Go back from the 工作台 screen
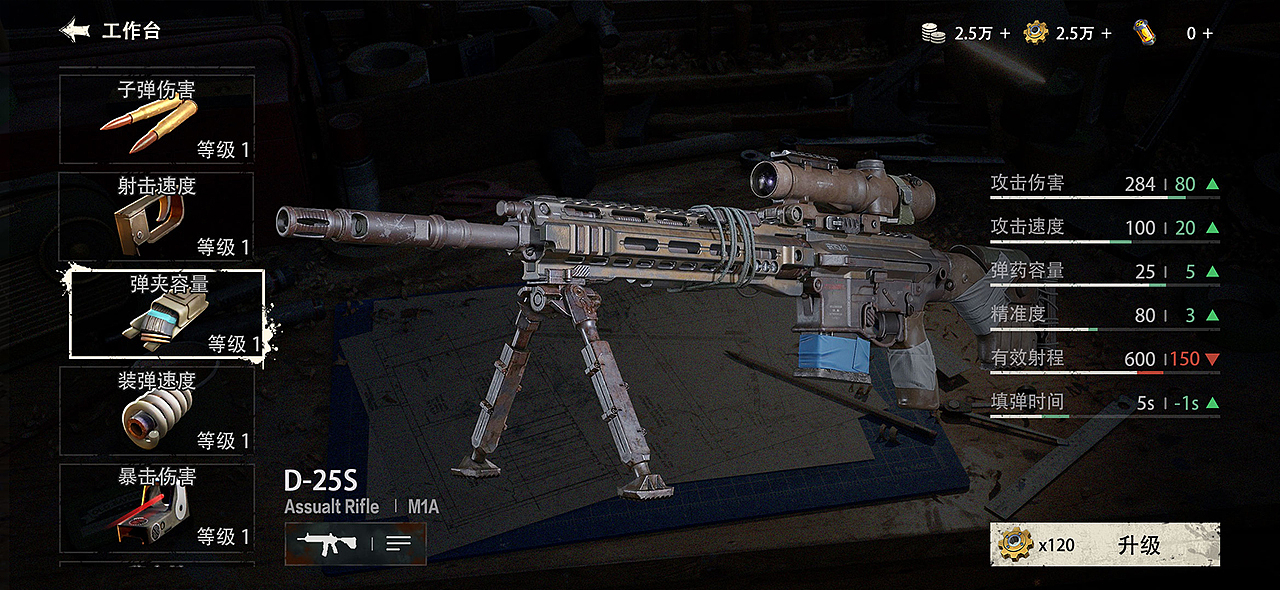 click(x=76, y=31)
